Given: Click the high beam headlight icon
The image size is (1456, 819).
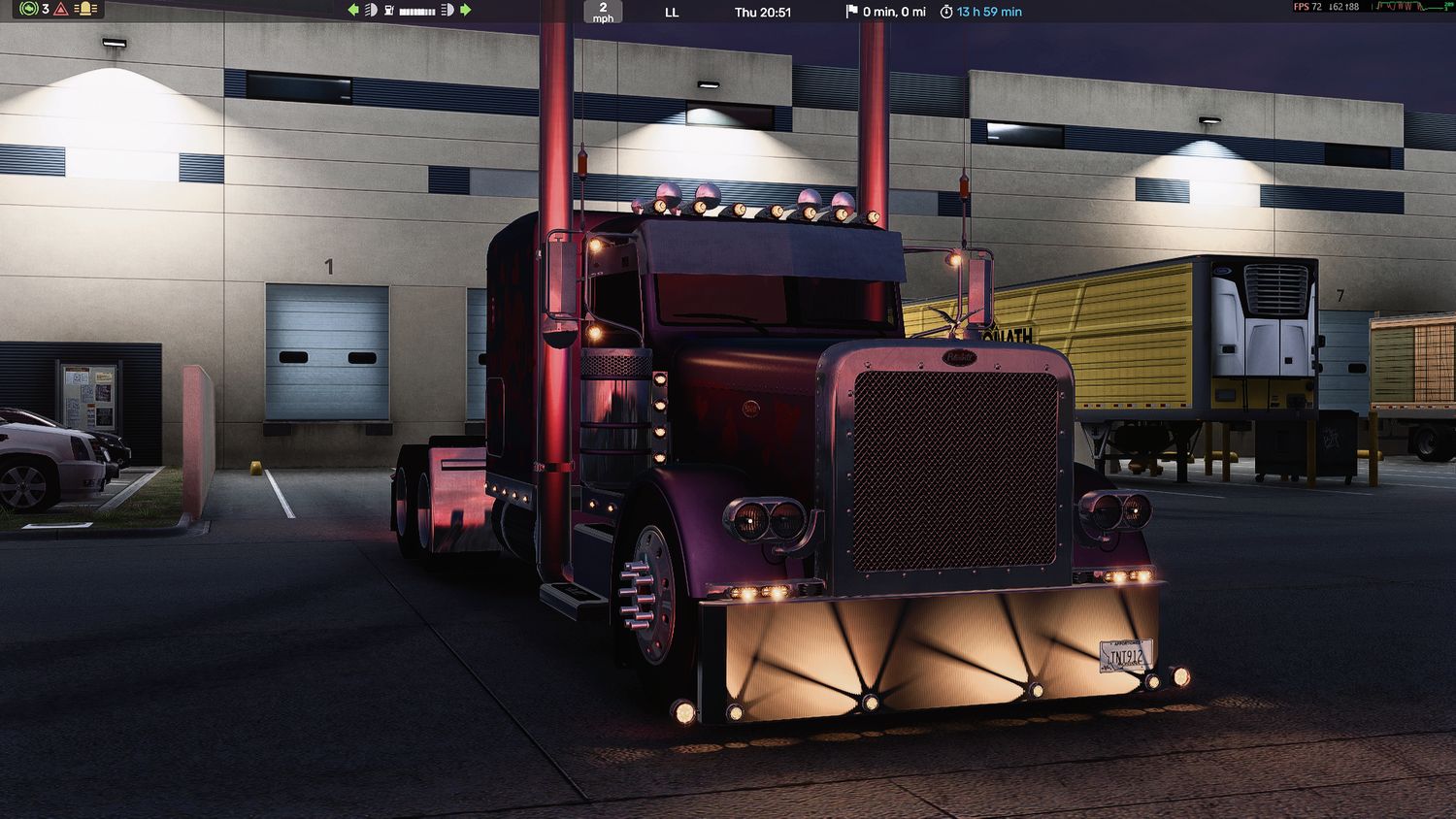Looking at the screenshot, I should [445, 9].
